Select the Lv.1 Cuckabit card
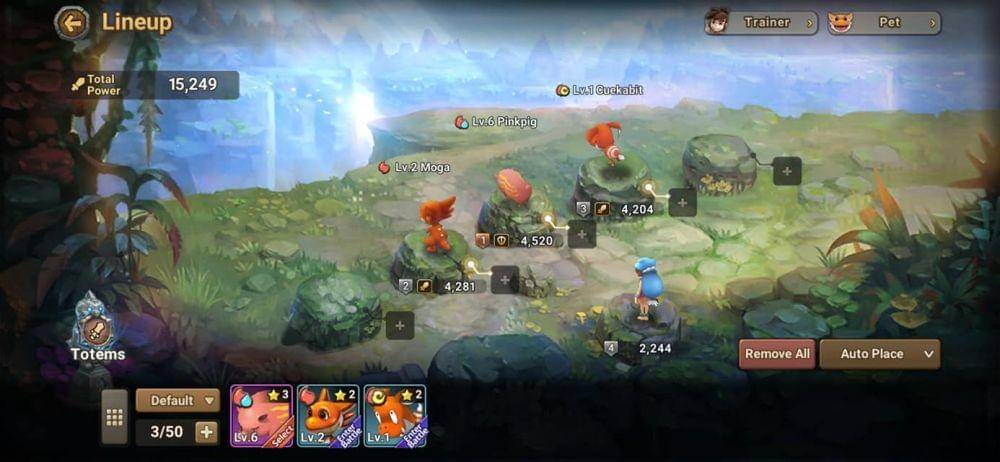 pos(395,415)
